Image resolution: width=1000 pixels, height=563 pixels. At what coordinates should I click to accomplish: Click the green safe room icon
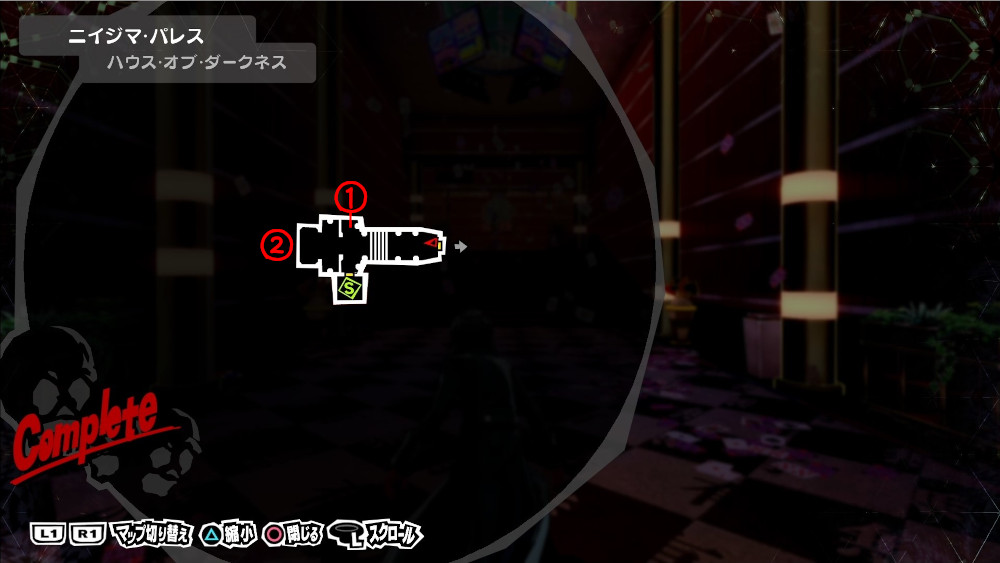click(350, 289)
